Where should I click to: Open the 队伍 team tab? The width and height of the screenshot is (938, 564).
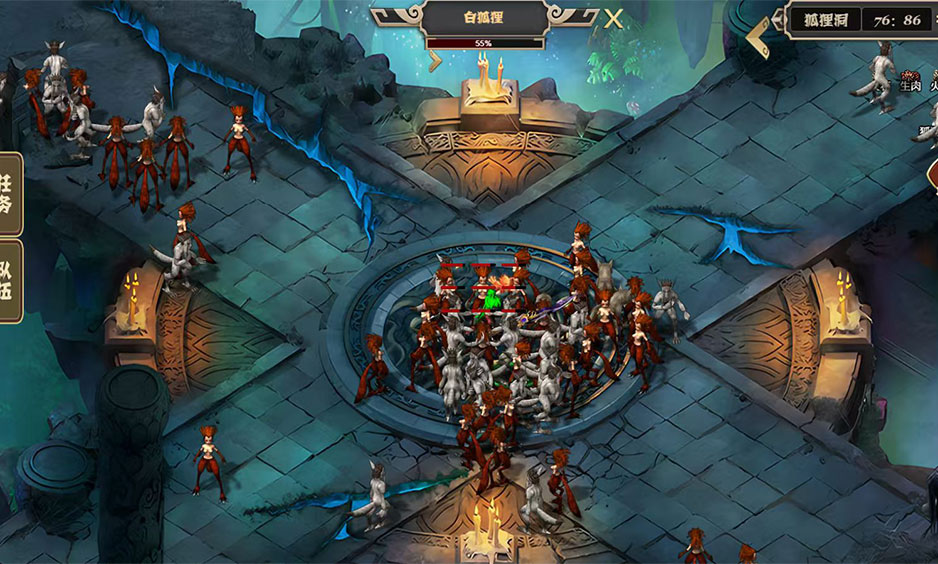tap(8, 281)
